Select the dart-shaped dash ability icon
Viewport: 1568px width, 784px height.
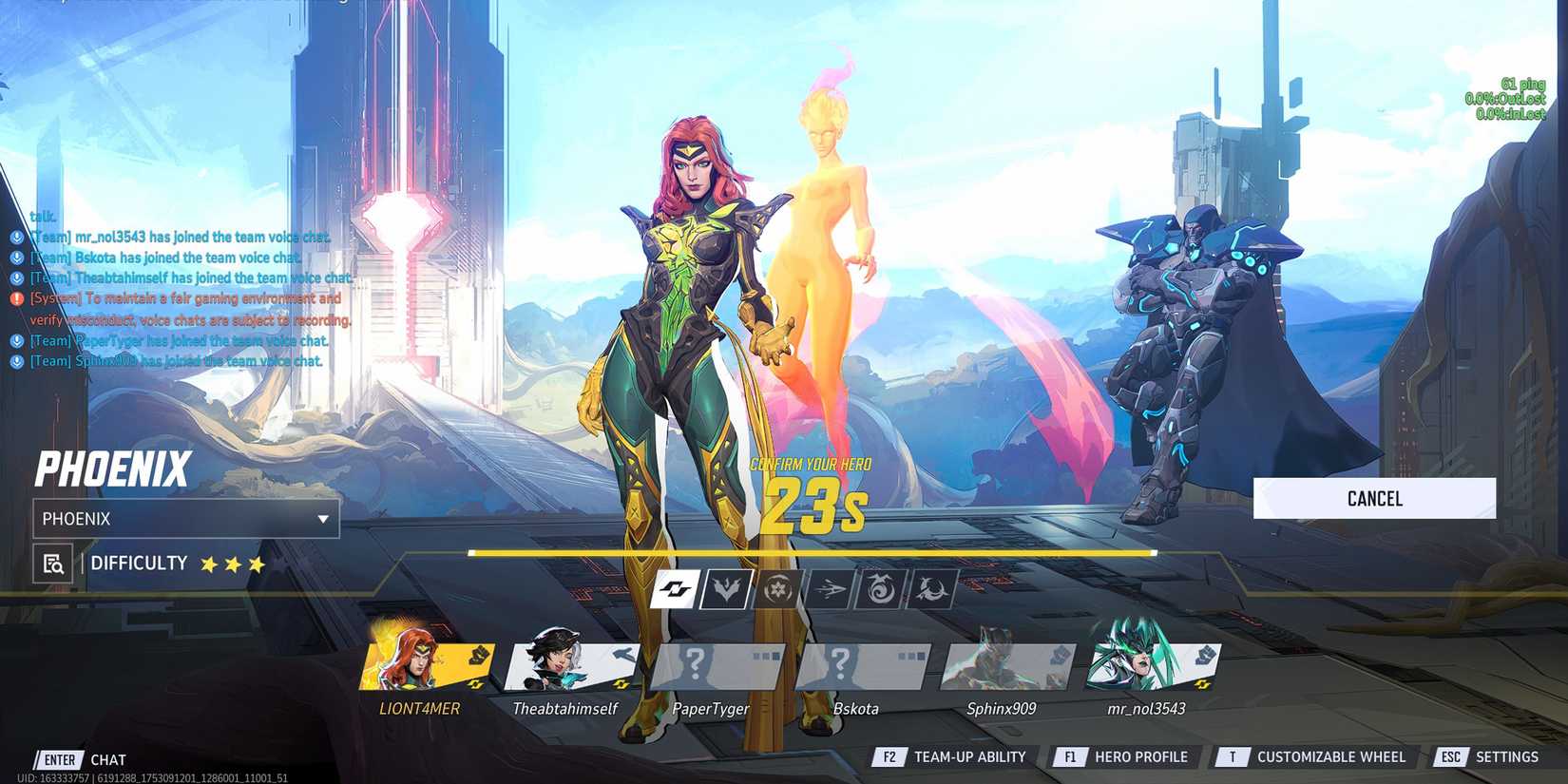point(831,589)
